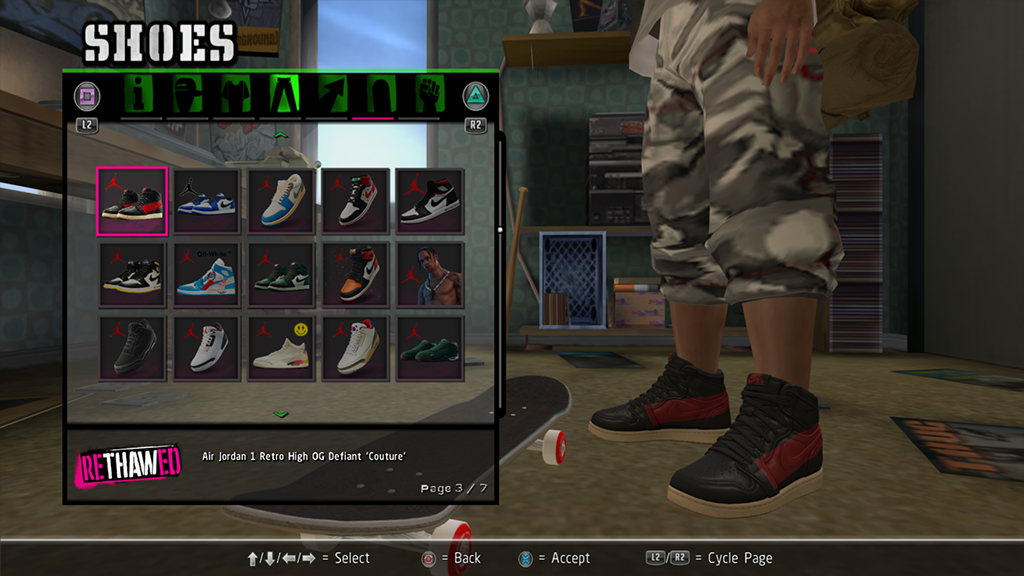Select the black-and-white Jordan with red collar
The height and width of the screenshot is (576, 1024).
[355, 200]
